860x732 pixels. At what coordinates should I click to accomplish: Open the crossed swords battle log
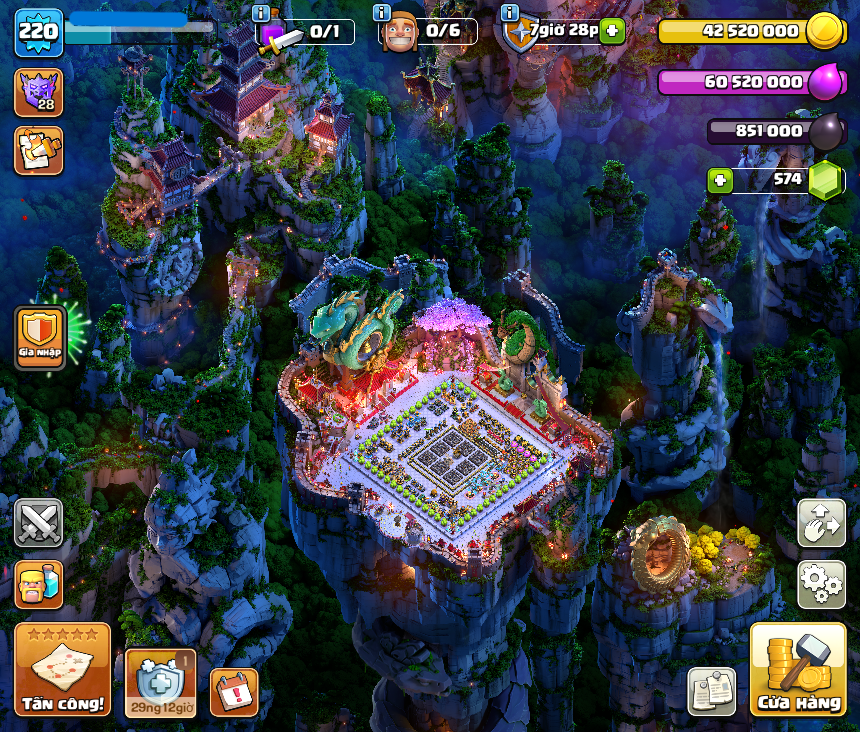(38, 523)
